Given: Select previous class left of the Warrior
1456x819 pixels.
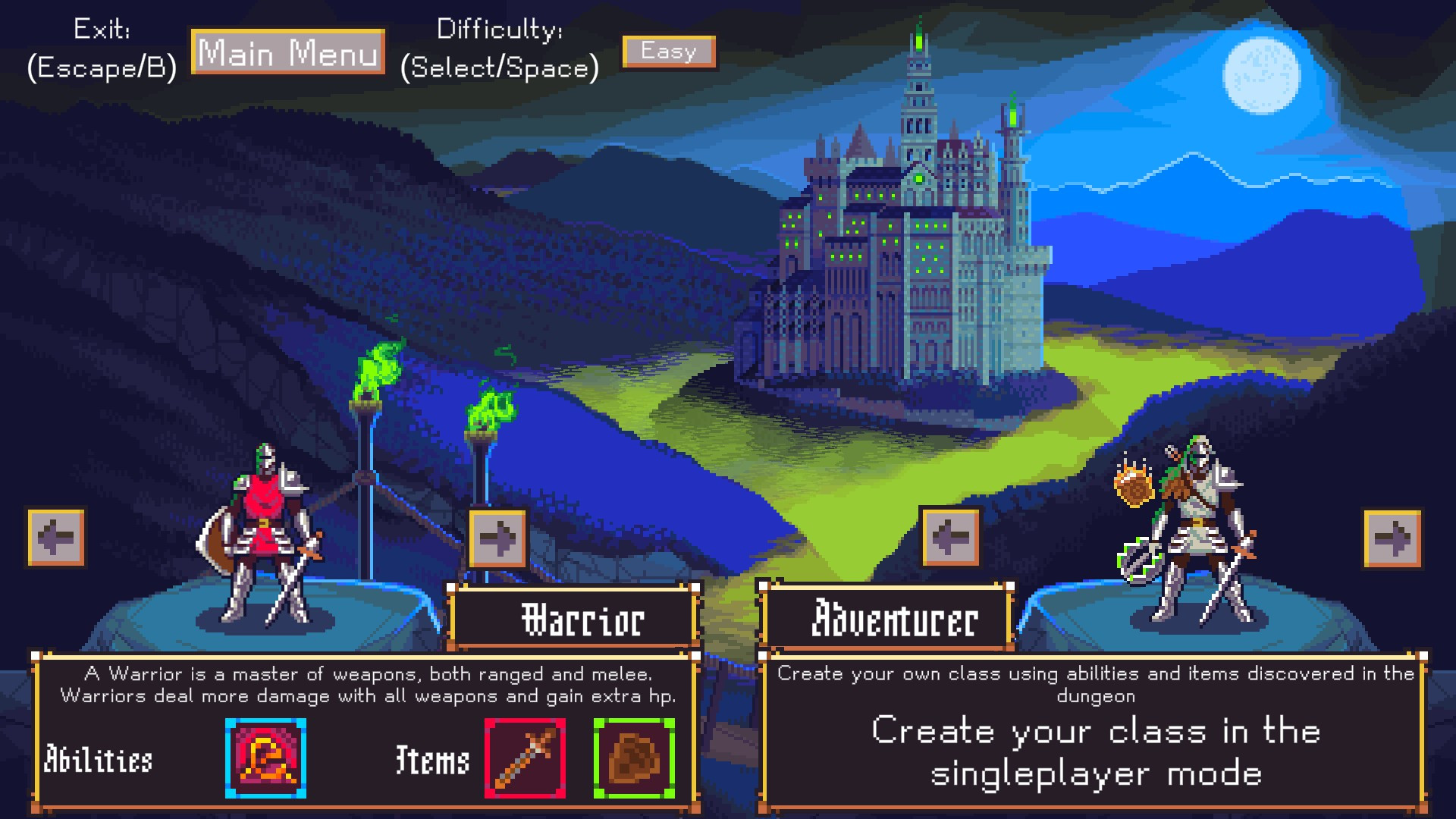Looking at the screenshot, I should [56, 538].
